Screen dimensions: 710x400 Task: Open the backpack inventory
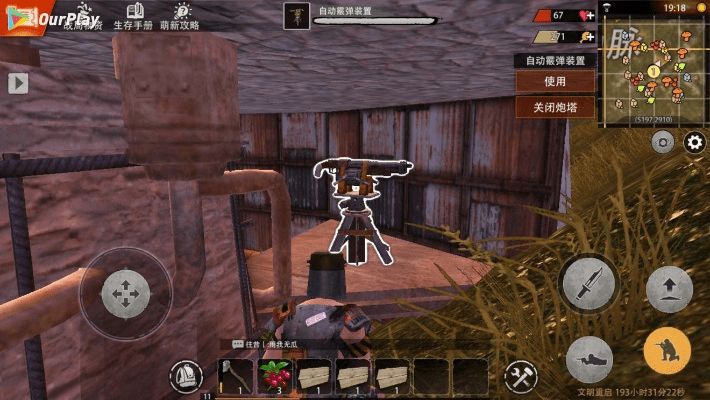pyautogui.click(x=184, y=377)
